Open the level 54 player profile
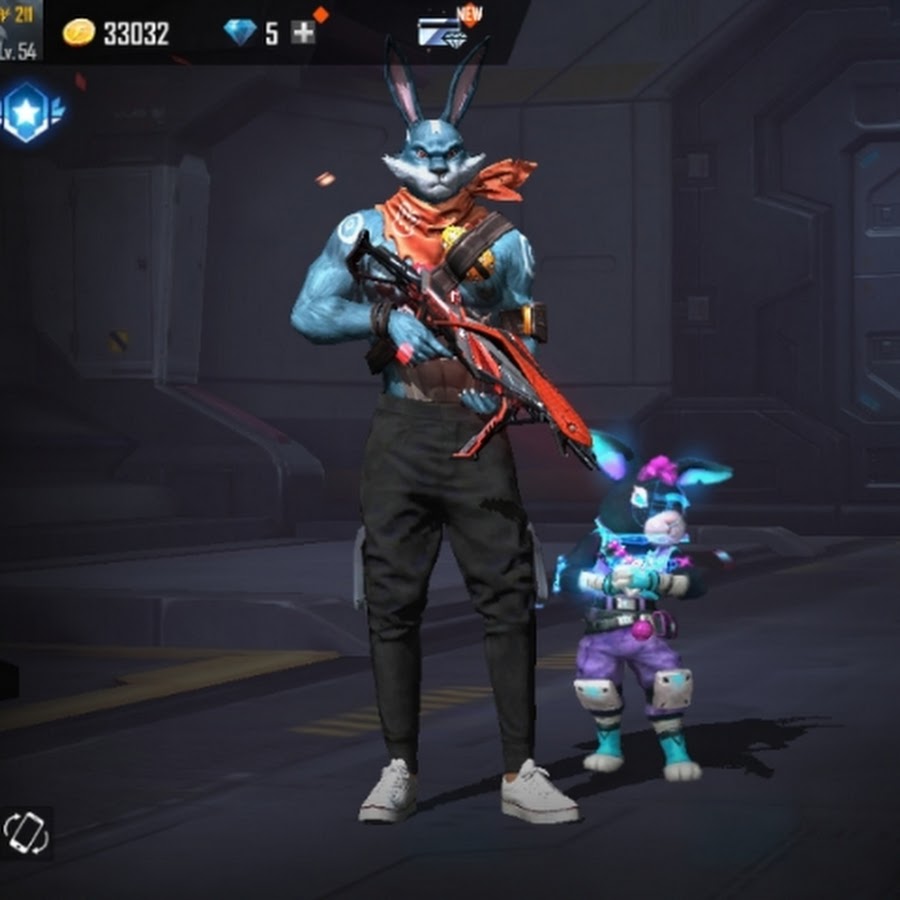Viewport: 900px width, 900px height. 20,32
